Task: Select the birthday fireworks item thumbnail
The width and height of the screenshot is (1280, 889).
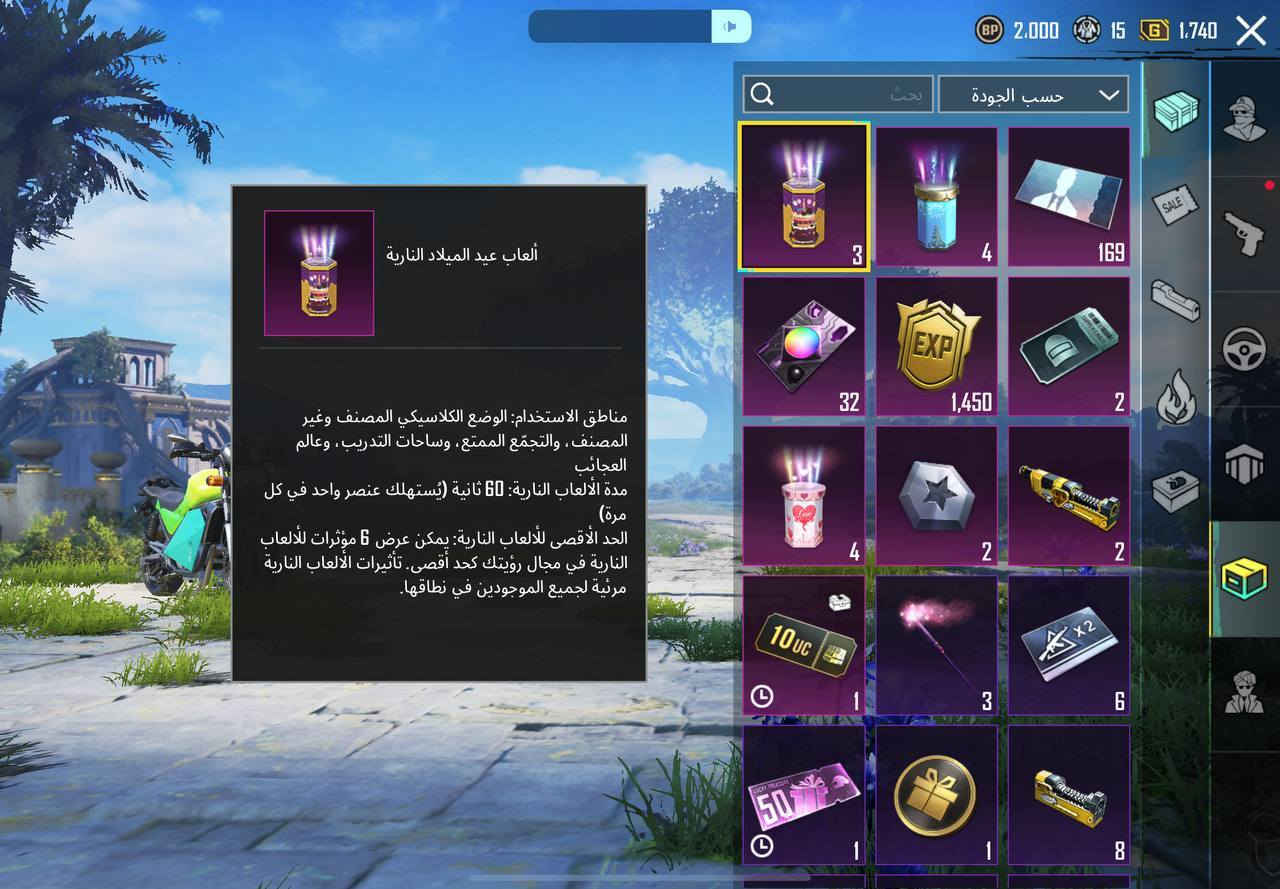Action: pos(803,195)
